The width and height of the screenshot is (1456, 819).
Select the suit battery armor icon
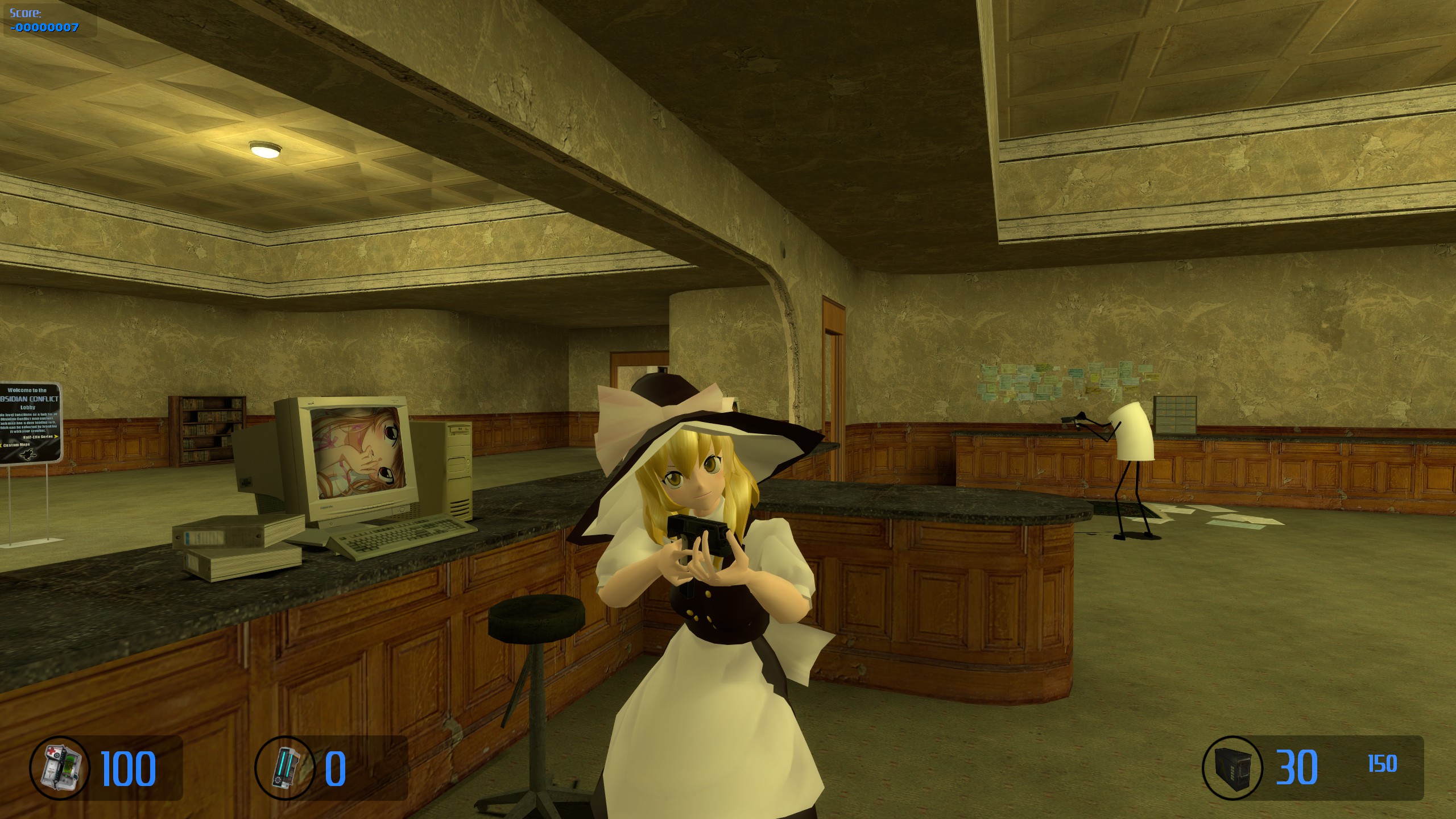pos(284,767)
